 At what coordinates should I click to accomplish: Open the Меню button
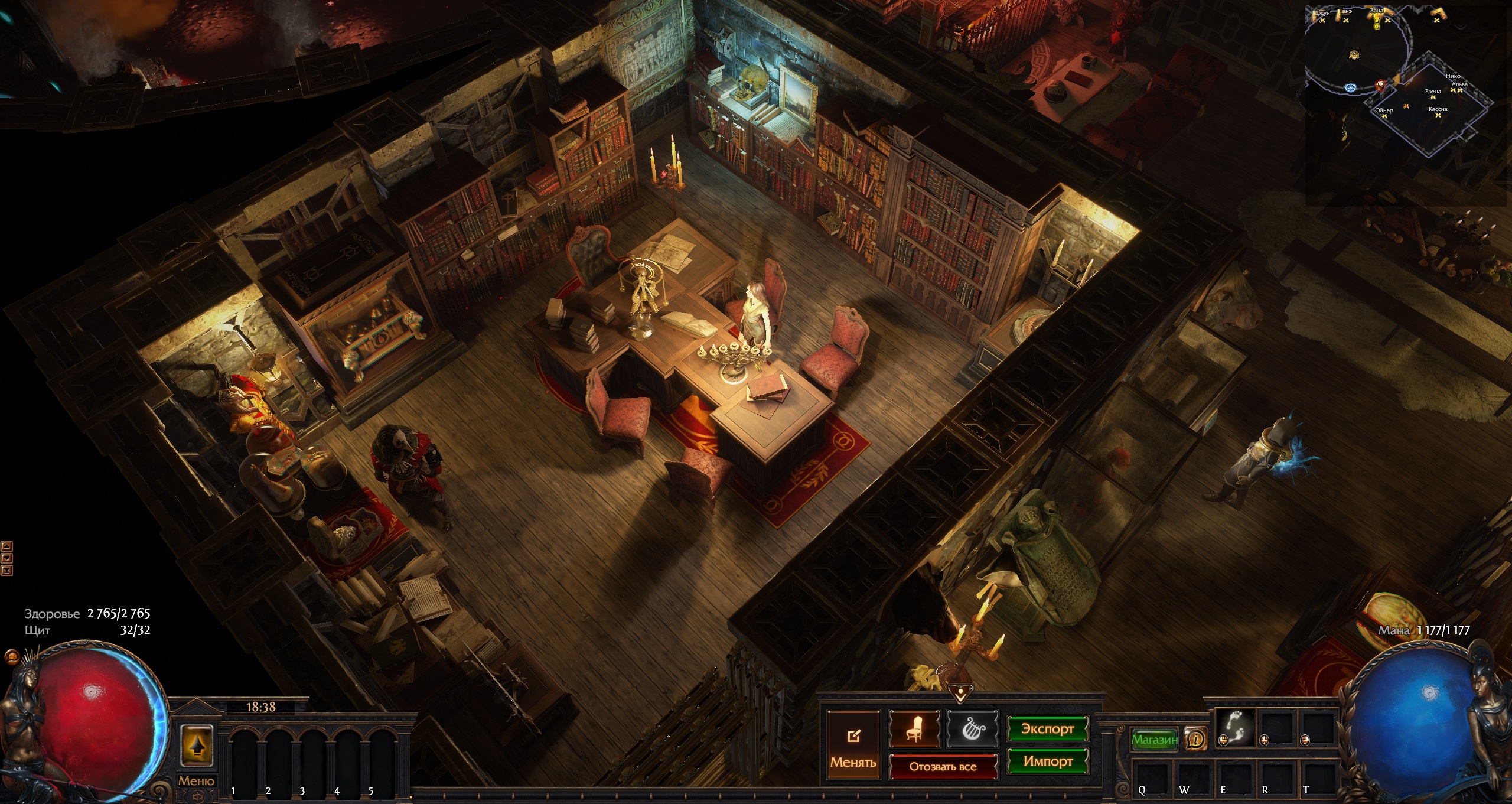click(x=196, y=780)
